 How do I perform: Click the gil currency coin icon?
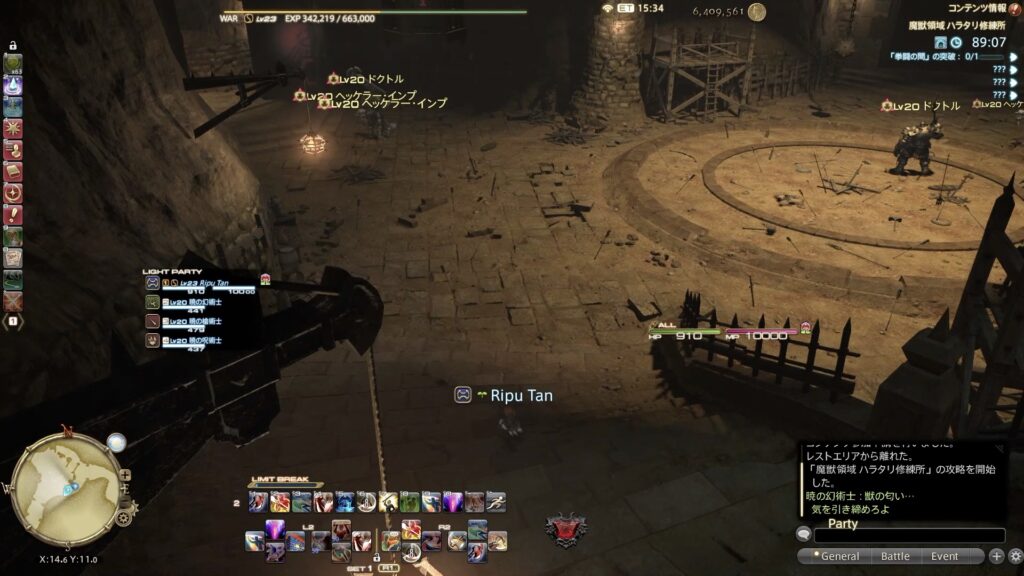pos(757,12)
